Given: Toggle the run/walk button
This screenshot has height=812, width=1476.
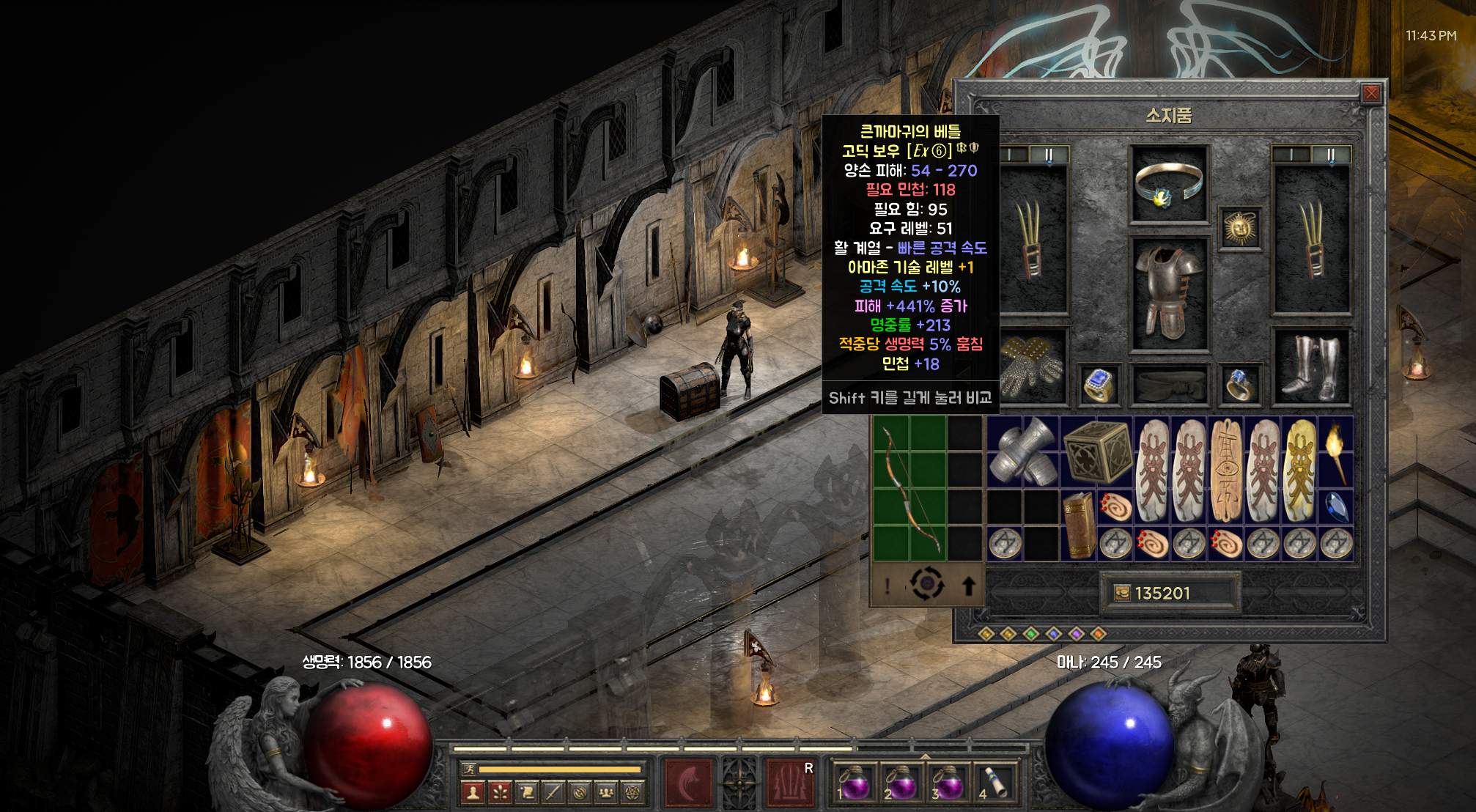Looking at the screenshot, I should (x=469, y=769).
